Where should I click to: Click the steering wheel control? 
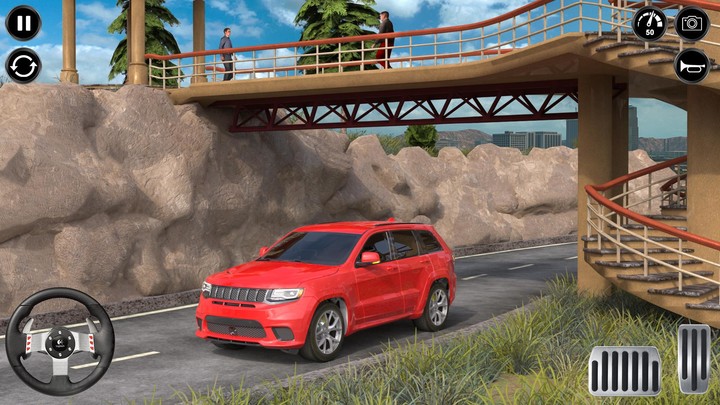(60, 341)
